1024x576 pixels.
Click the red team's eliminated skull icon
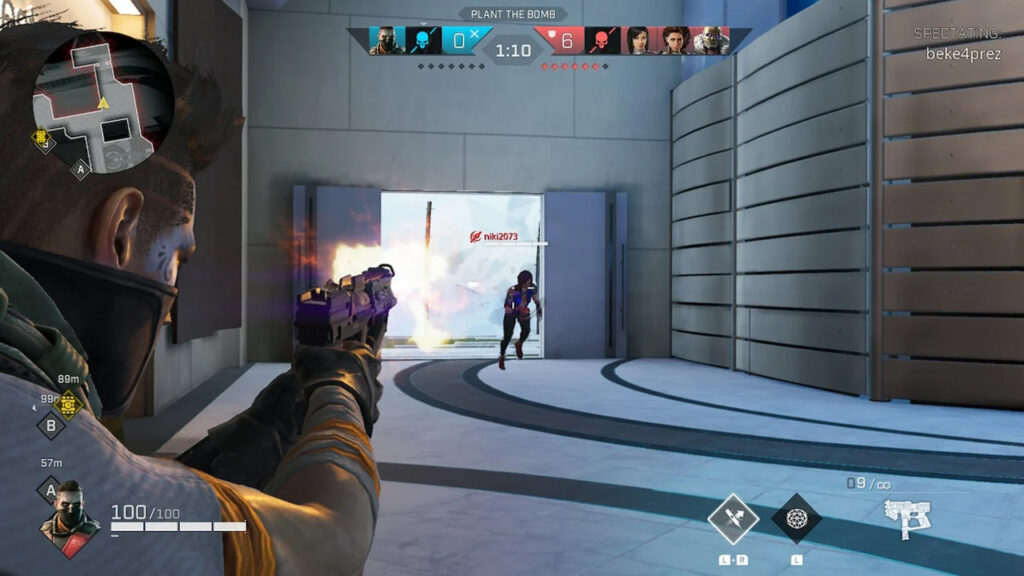click(602, 41)
